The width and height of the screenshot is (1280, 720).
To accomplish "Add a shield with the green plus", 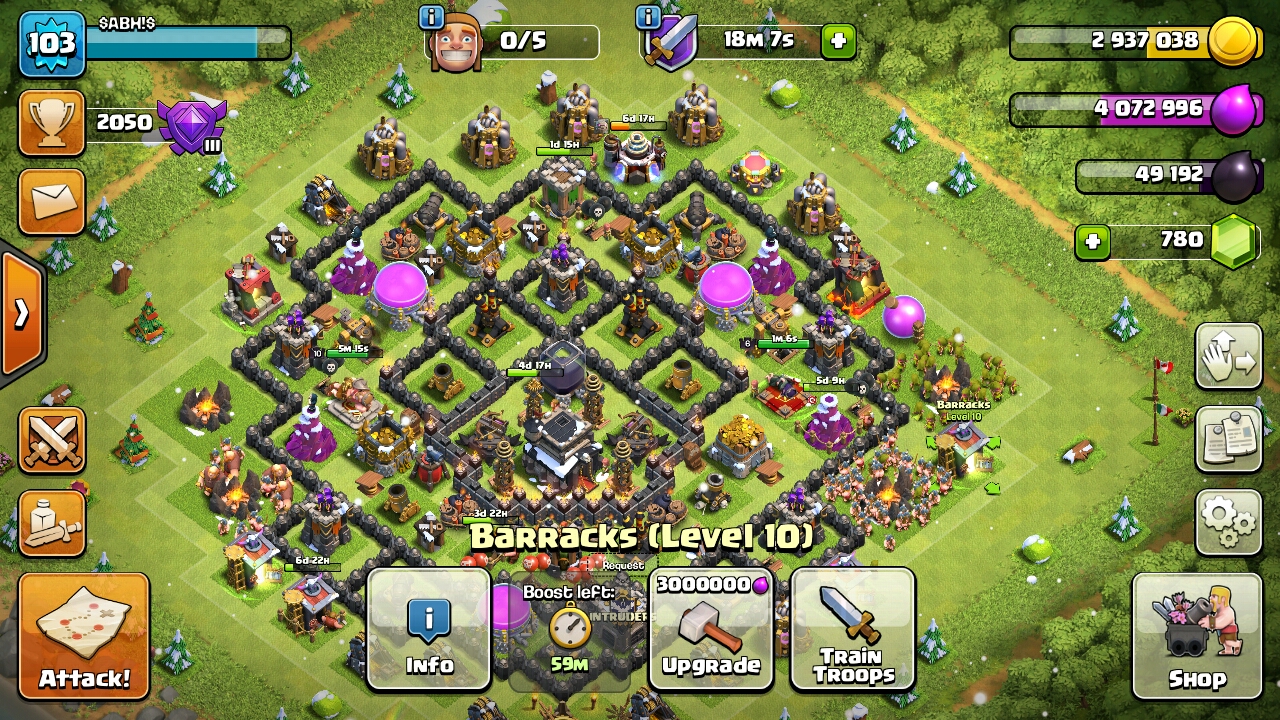I will [838, 41].
